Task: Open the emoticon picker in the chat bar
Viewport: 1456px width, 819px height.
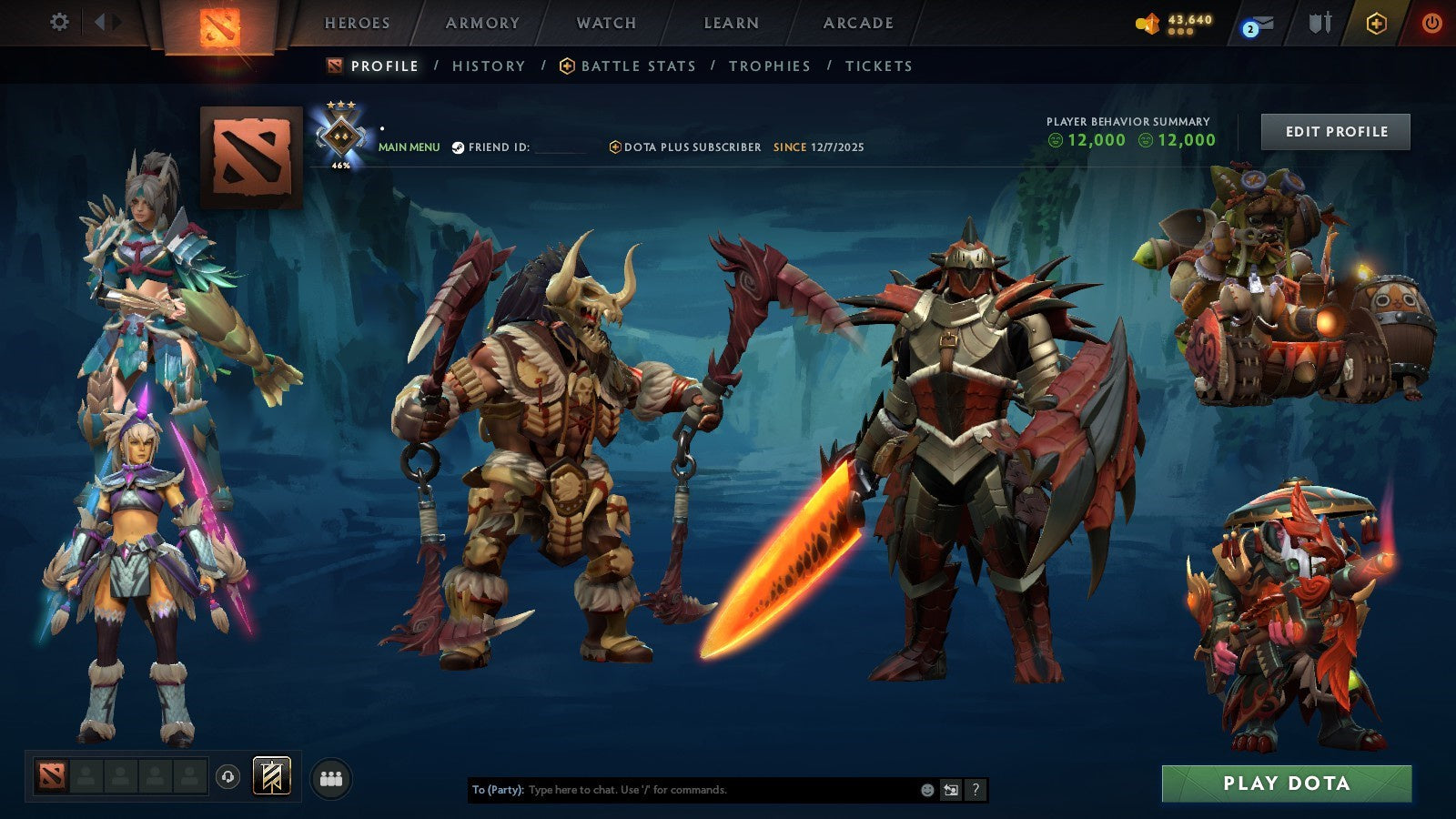Action: tap(925, 791)
